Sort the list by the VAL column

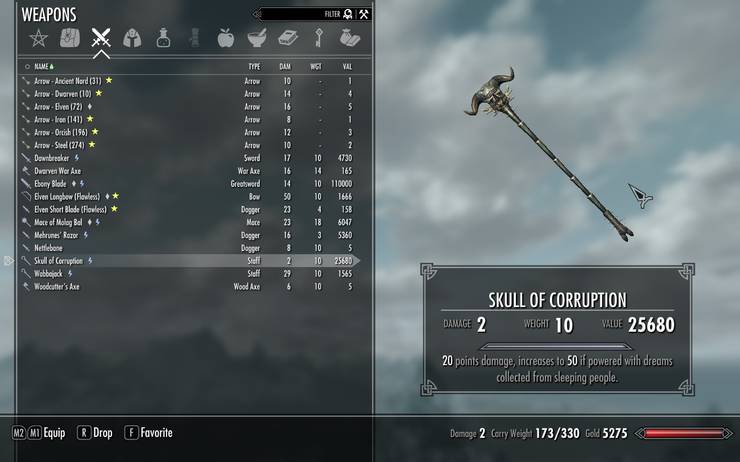pos(346,66)
